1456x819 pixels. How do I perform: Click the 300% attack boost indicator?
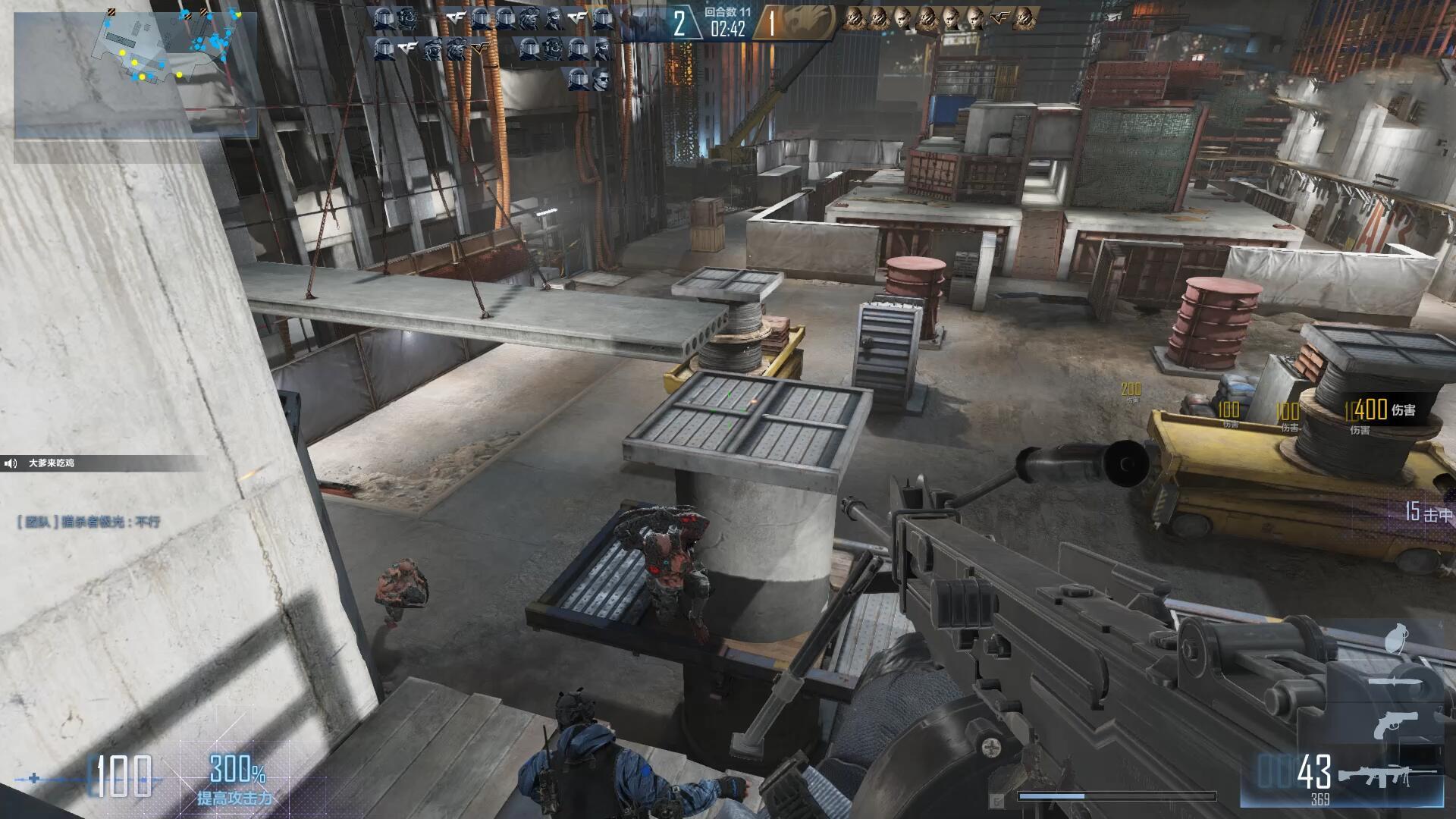coord(237,770)
